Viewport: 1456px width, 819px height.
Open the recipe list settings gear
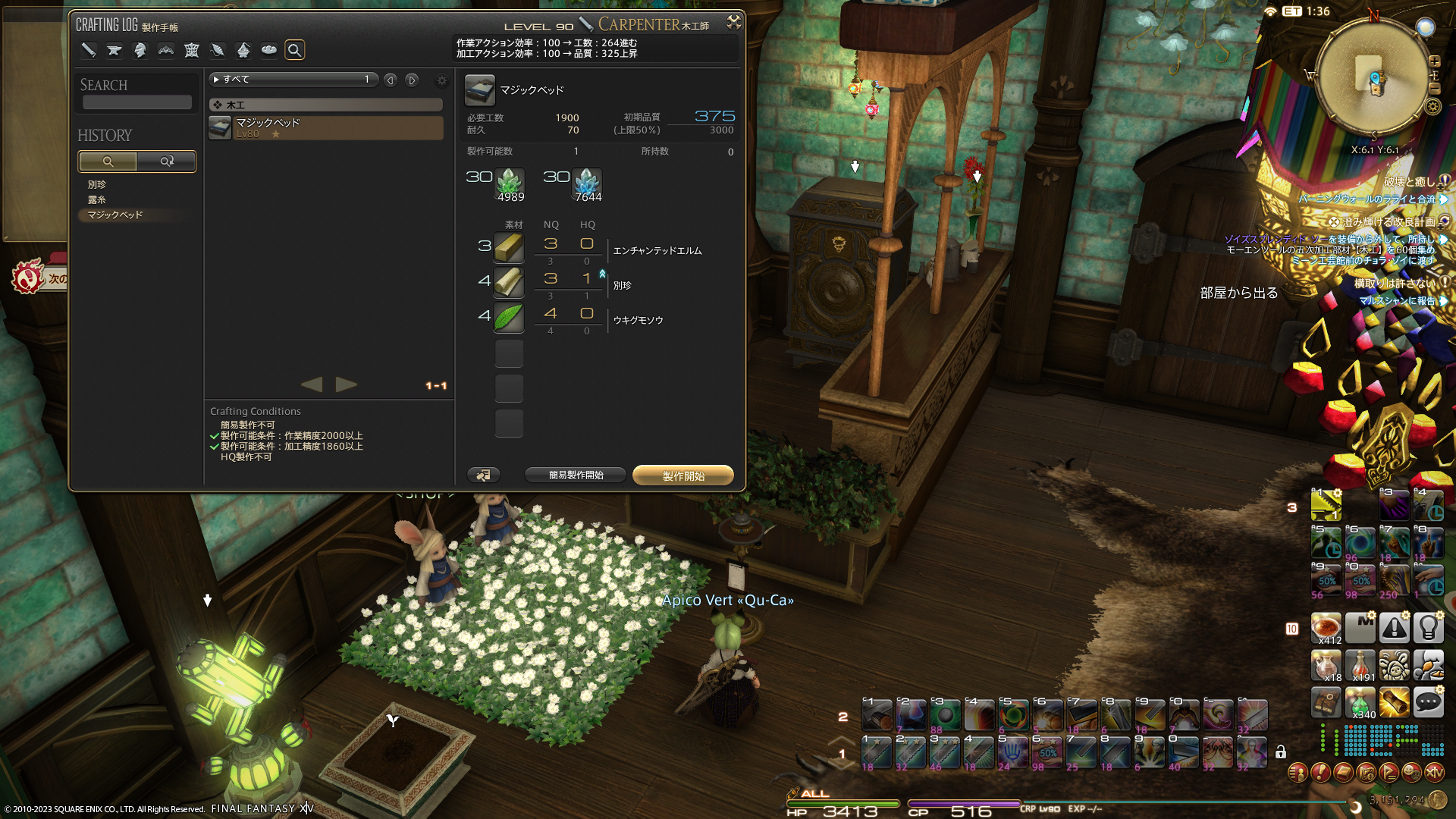click(x=441, y=80)
